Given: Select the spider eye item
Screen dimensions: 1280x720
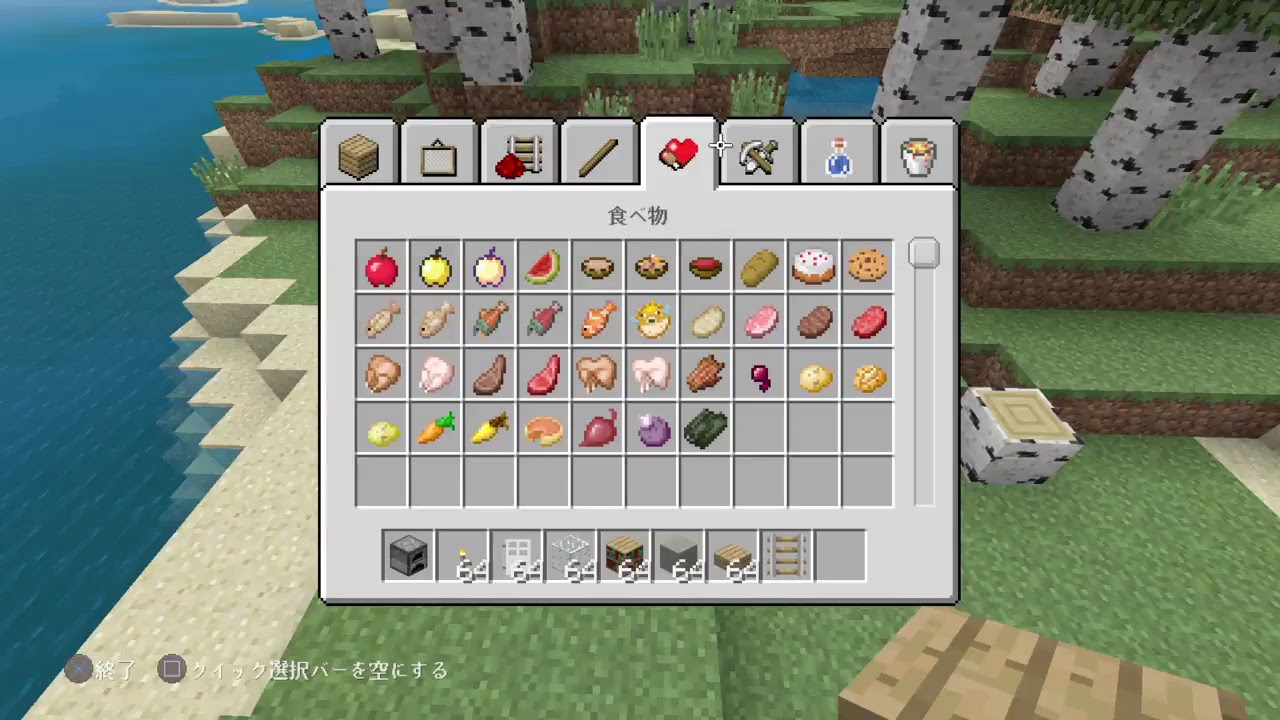Looking at the screenshot, I should (651, 429).
